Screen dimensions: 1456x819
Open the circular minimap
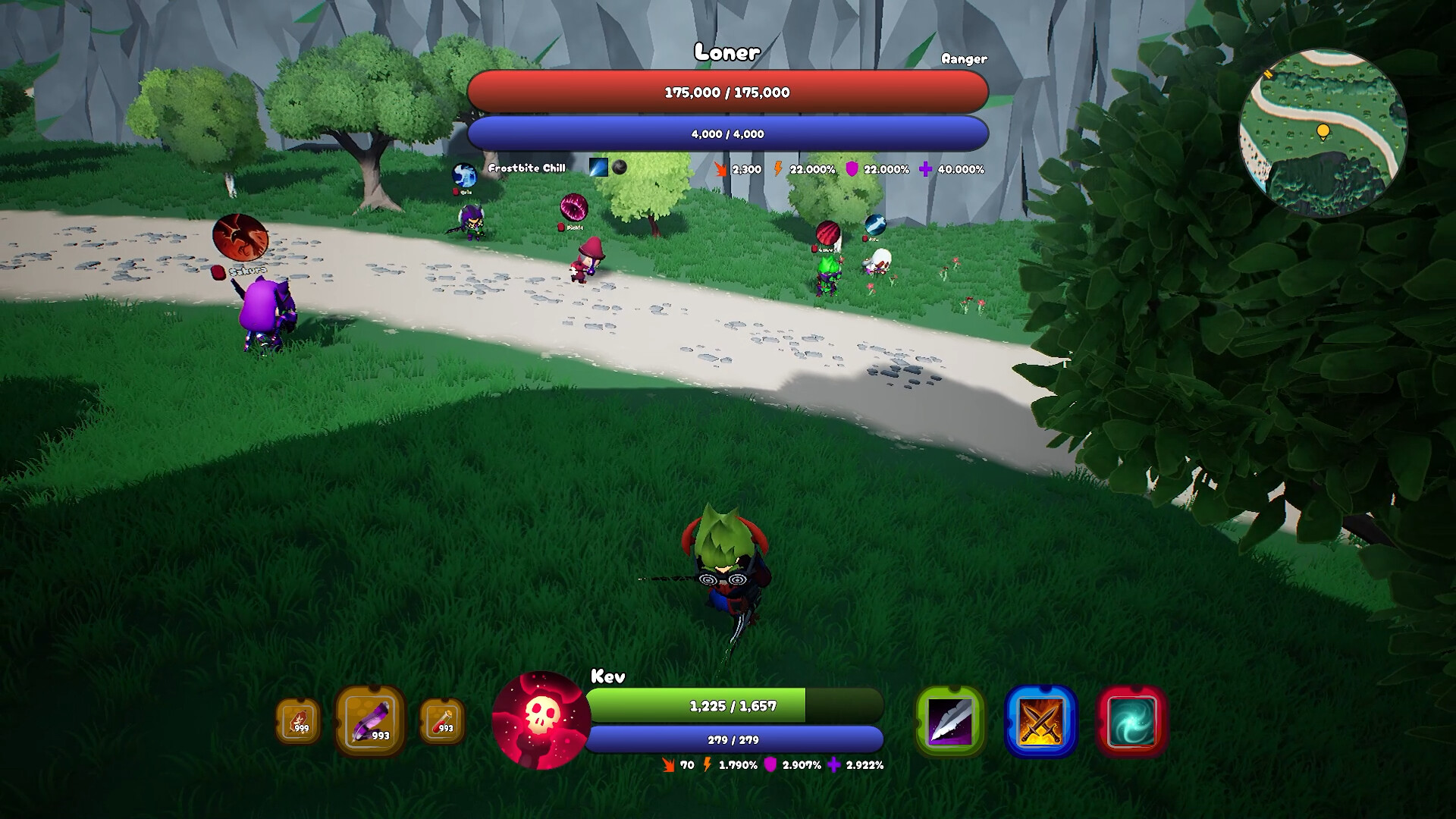(1323, 134)
